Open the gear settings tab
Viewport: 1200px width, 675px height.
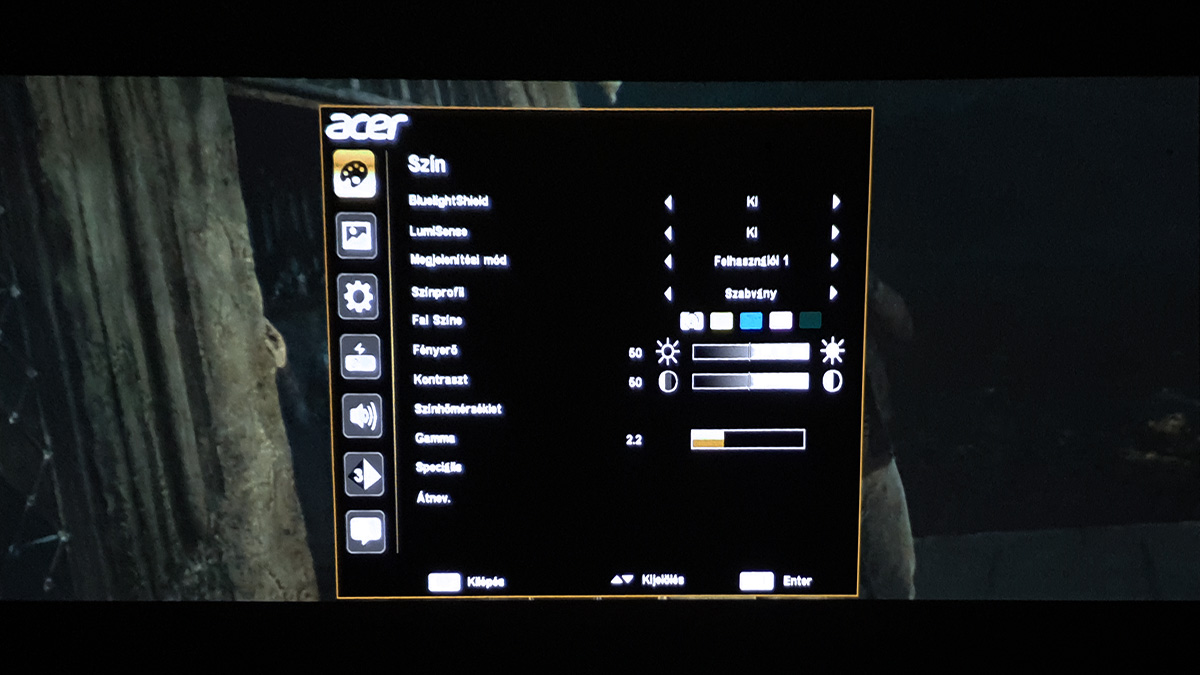(358, 296)
